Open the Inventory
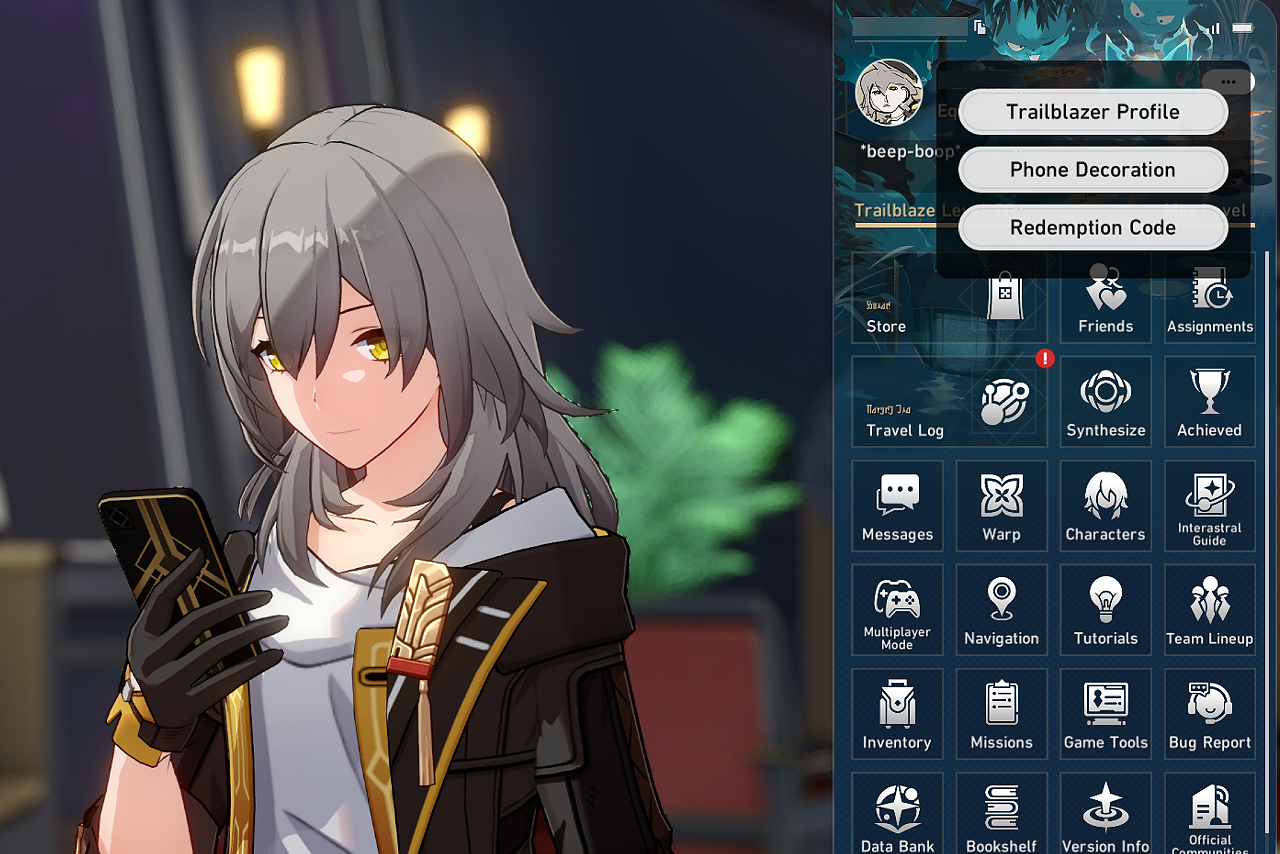Screen dimensions: 1280x854 pos(897,714)
